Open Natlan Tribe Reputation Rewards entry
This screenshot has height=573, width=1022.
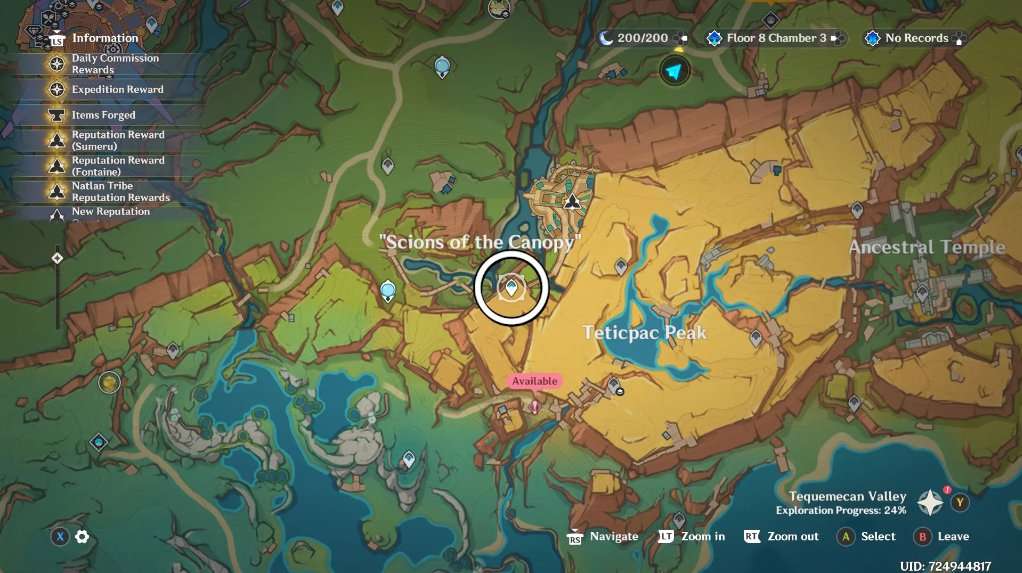[x=118, y=191]
